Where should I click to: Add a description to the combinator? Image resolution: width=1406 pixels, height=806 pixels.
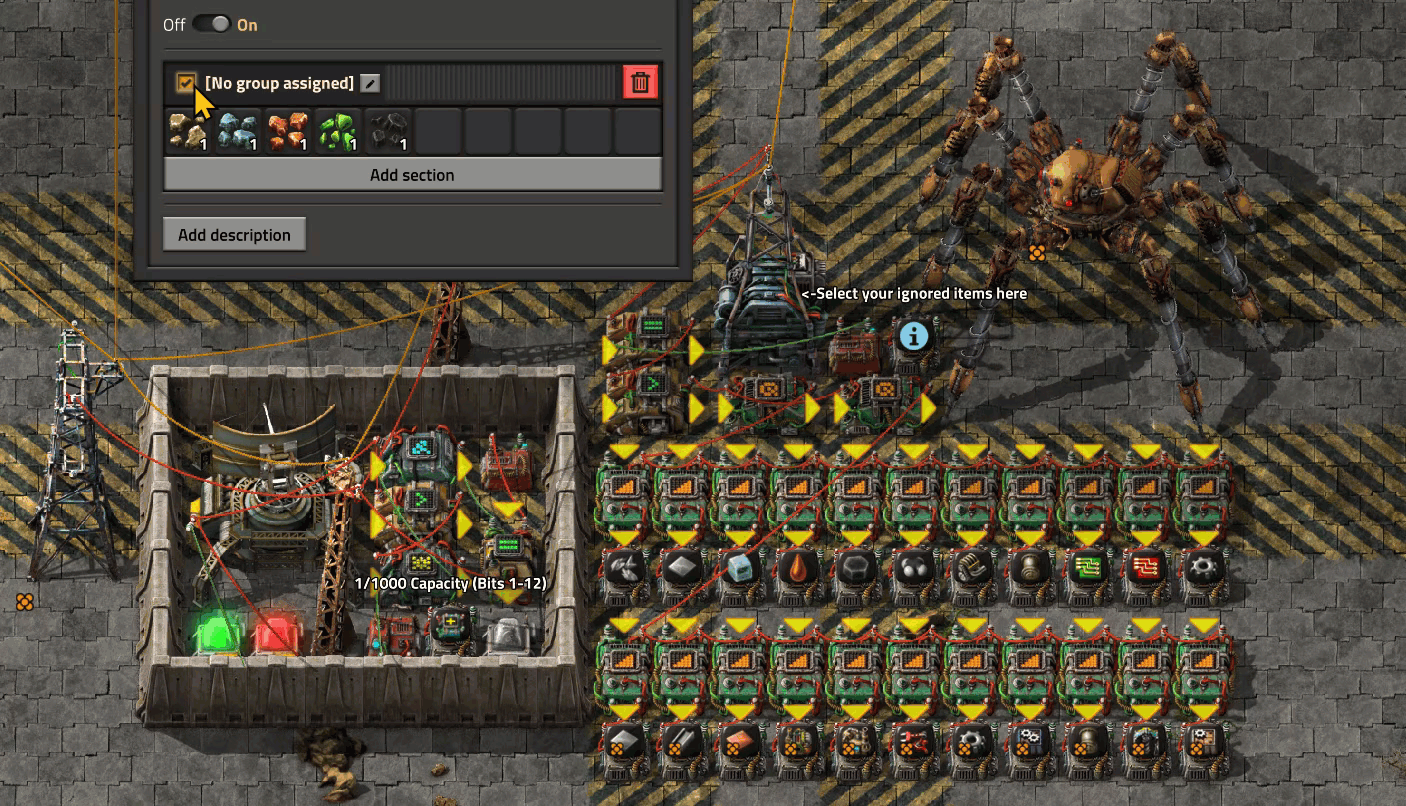(234, 235)
